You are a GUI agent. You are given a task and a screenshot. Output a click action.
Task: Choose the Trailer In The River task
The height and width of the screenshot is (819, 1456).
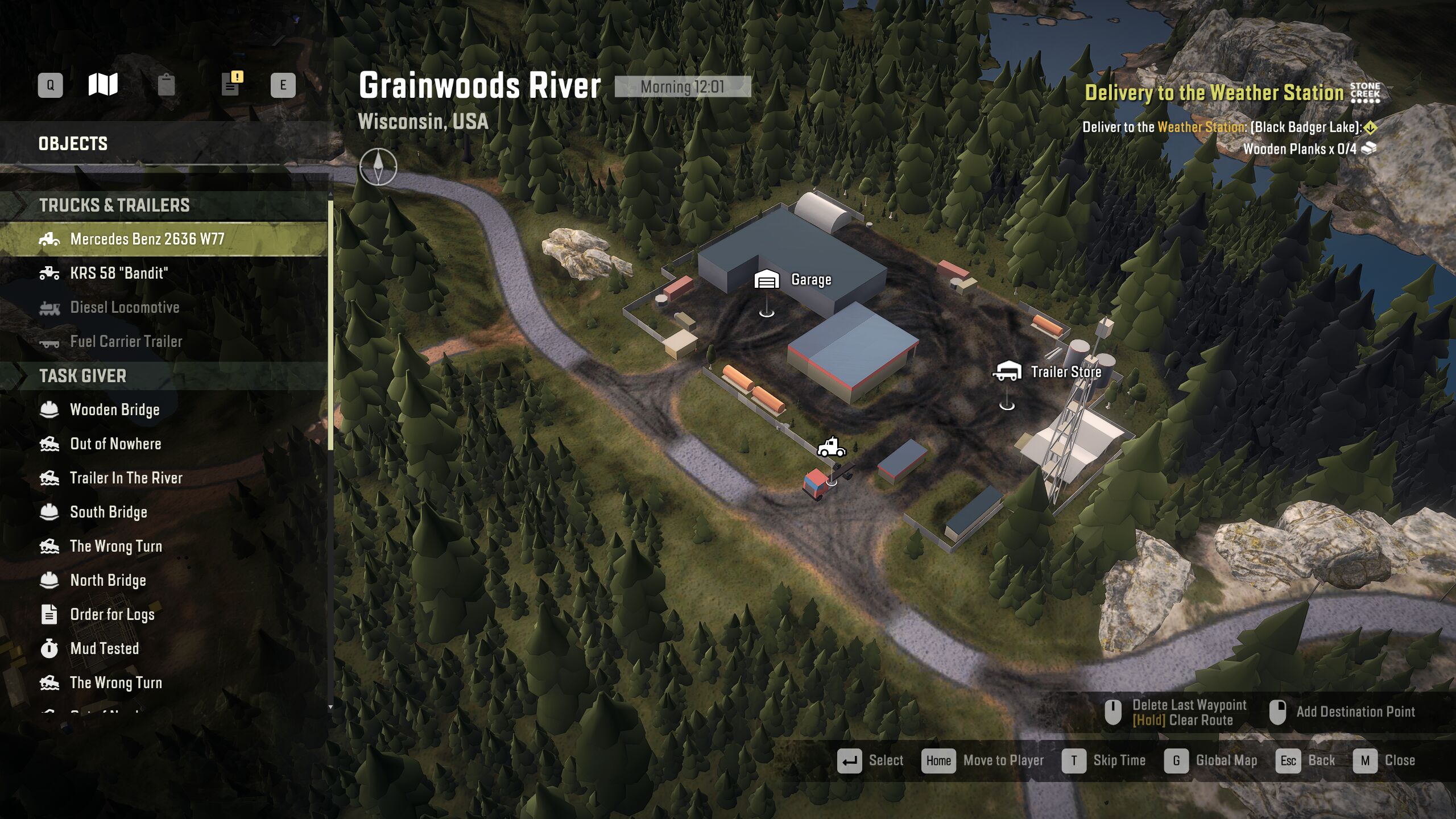(126, 478)
